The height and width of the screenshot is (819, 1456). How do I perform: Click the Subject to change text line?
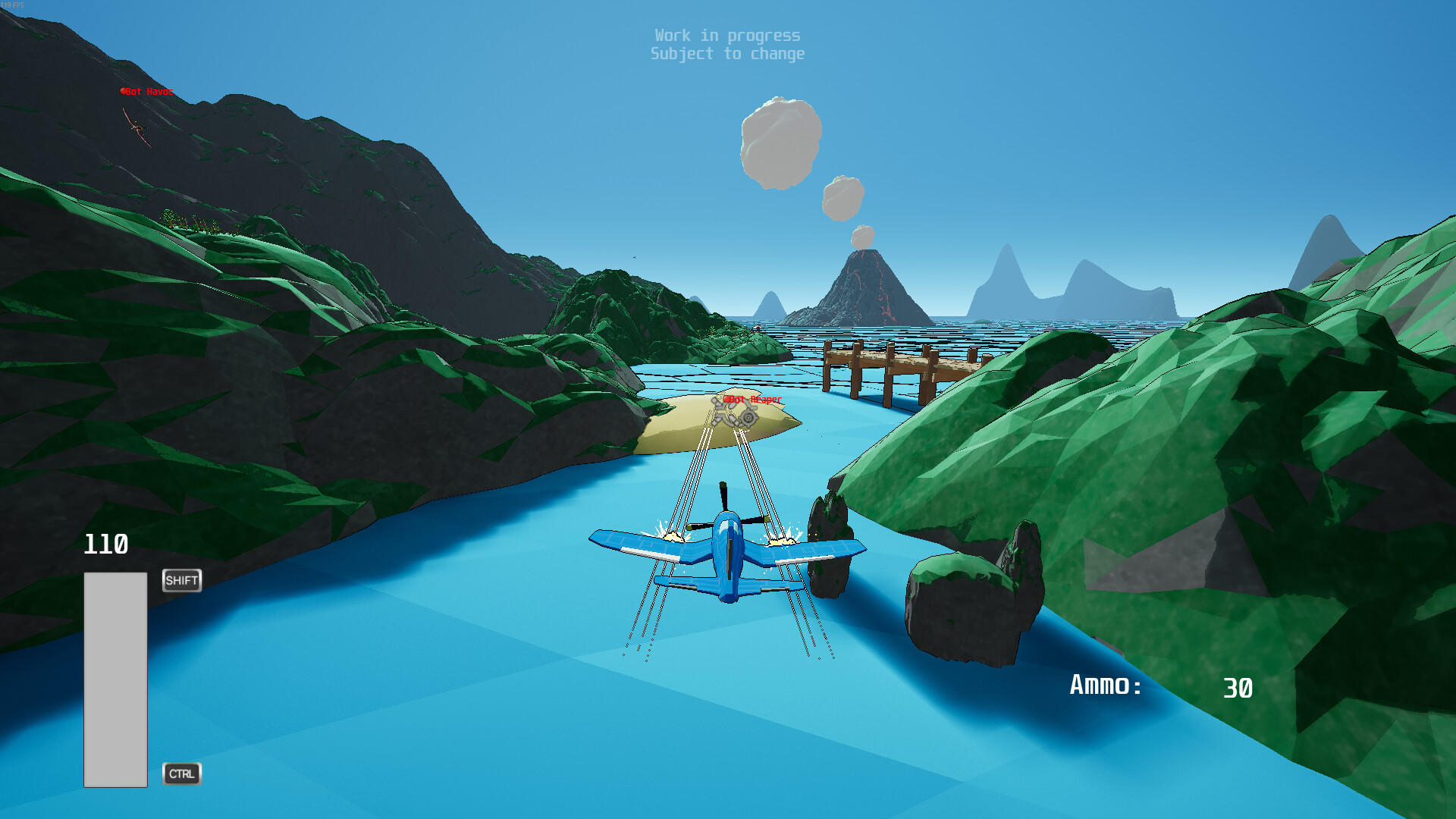[727, 53]
